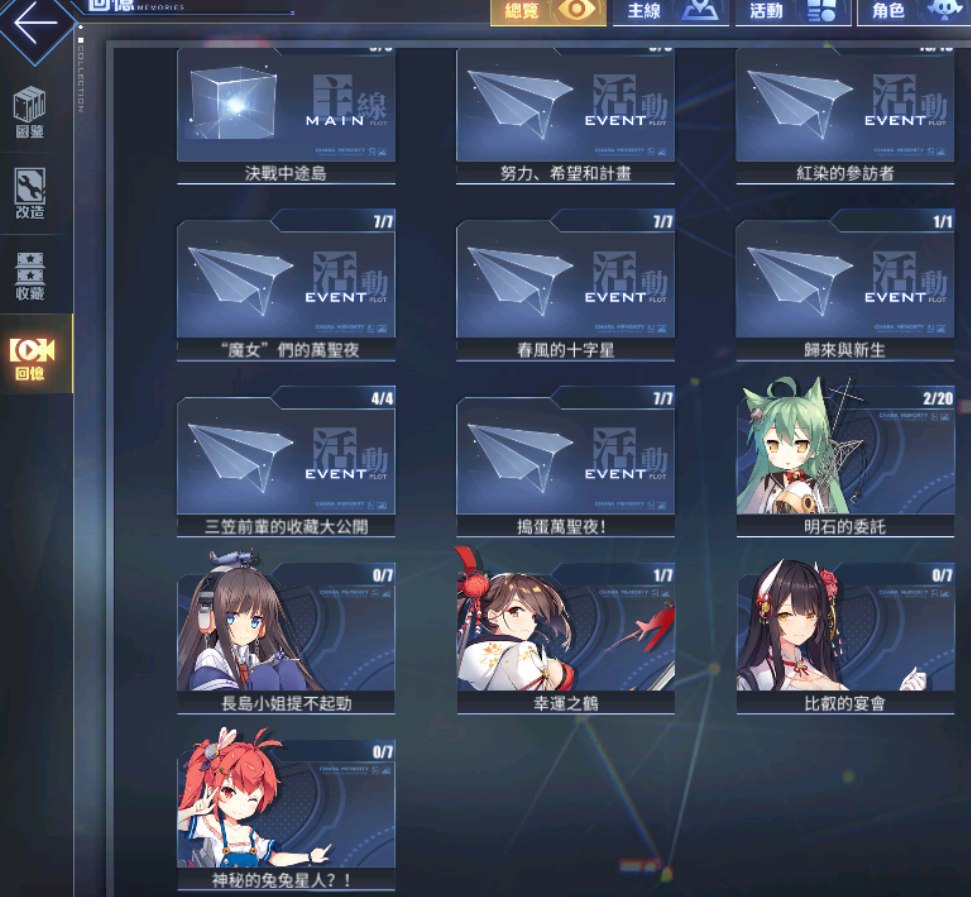Open the 神秘的兔兔星人?! character memory
The image size is (971, 897).
[x=286, y=815]
